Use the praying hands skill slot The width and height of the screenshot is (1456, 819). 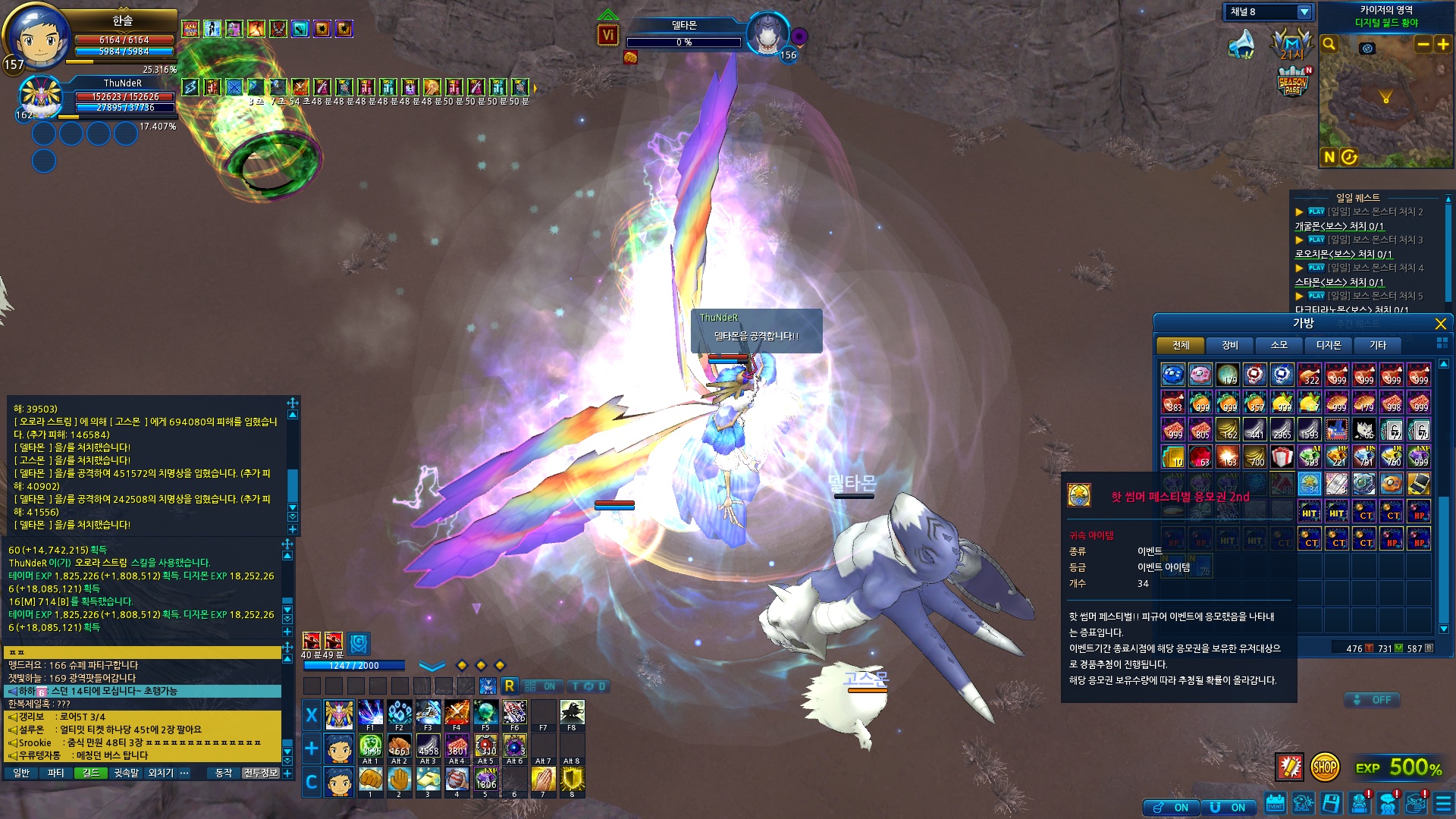point(543,780)
